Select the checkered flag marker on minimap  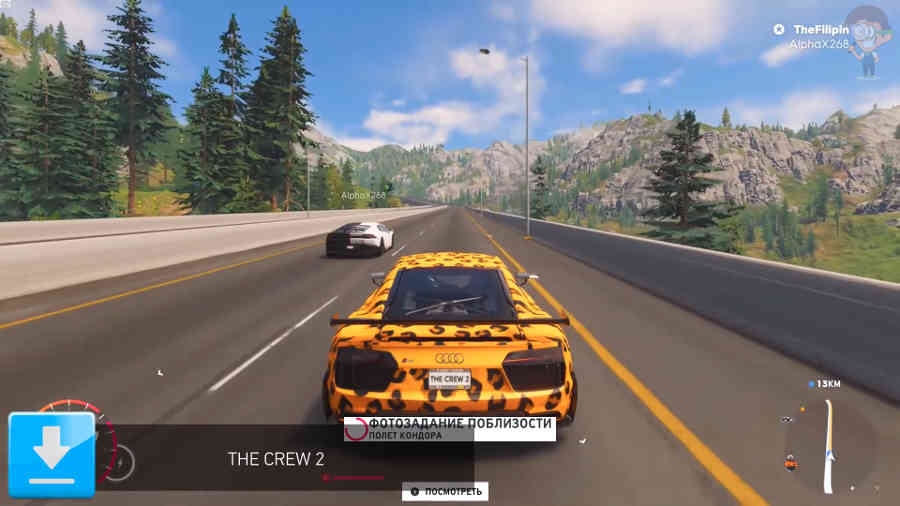[x=788, y=417]
